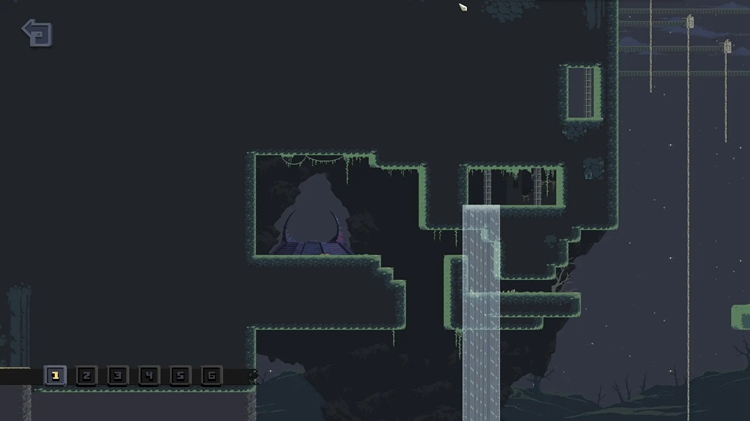Switch to slot number 2
750x421 pixels.
(86, 376)
